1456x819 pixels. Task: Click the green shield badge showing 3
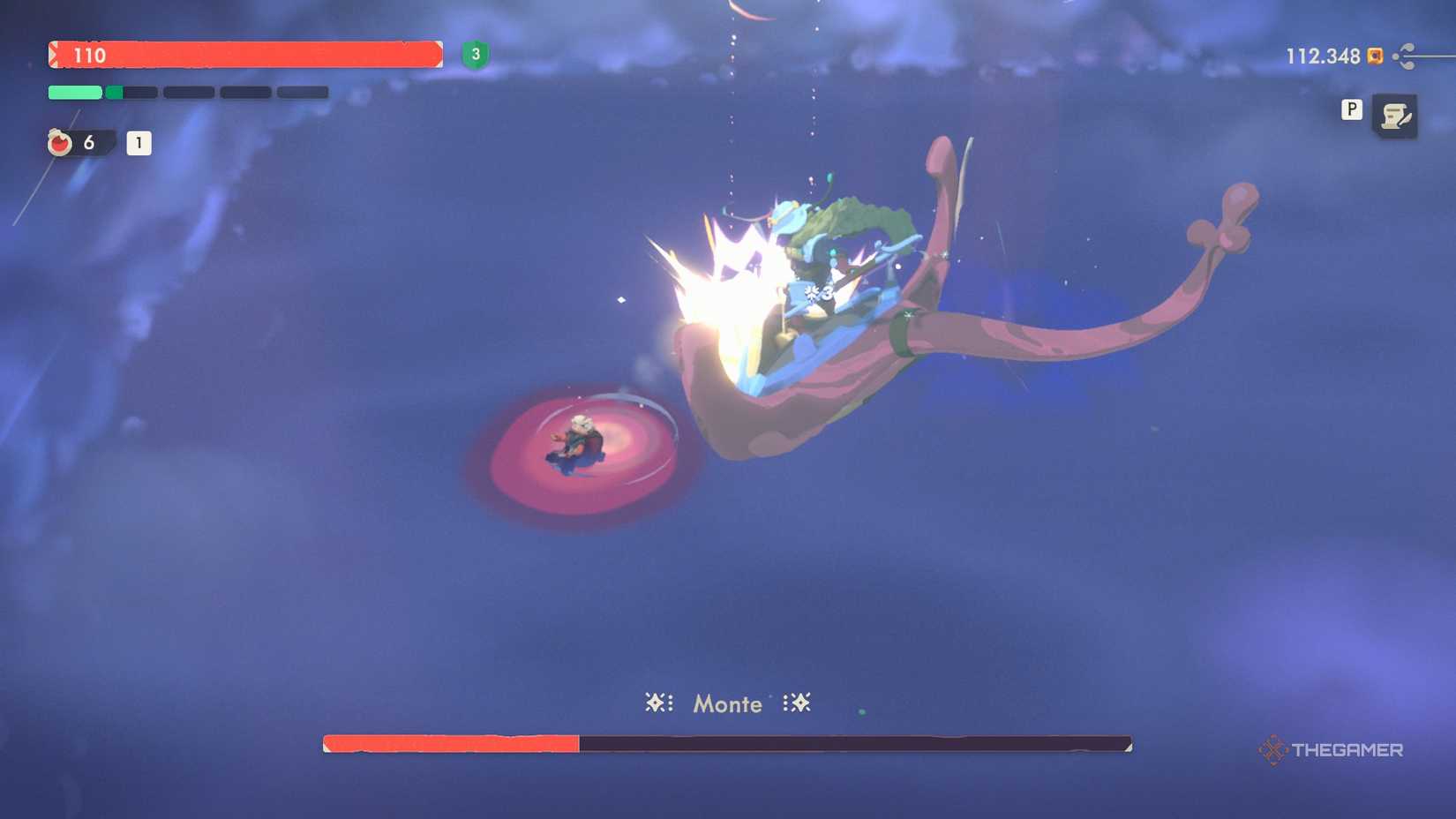click(x=475, y=55)
